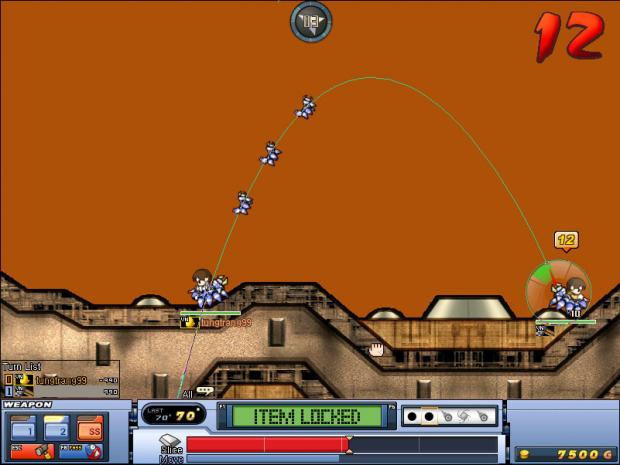Select weapon shot 2
Image resolution: width=620 pixels, height=465 pixels.
(56, 427)
